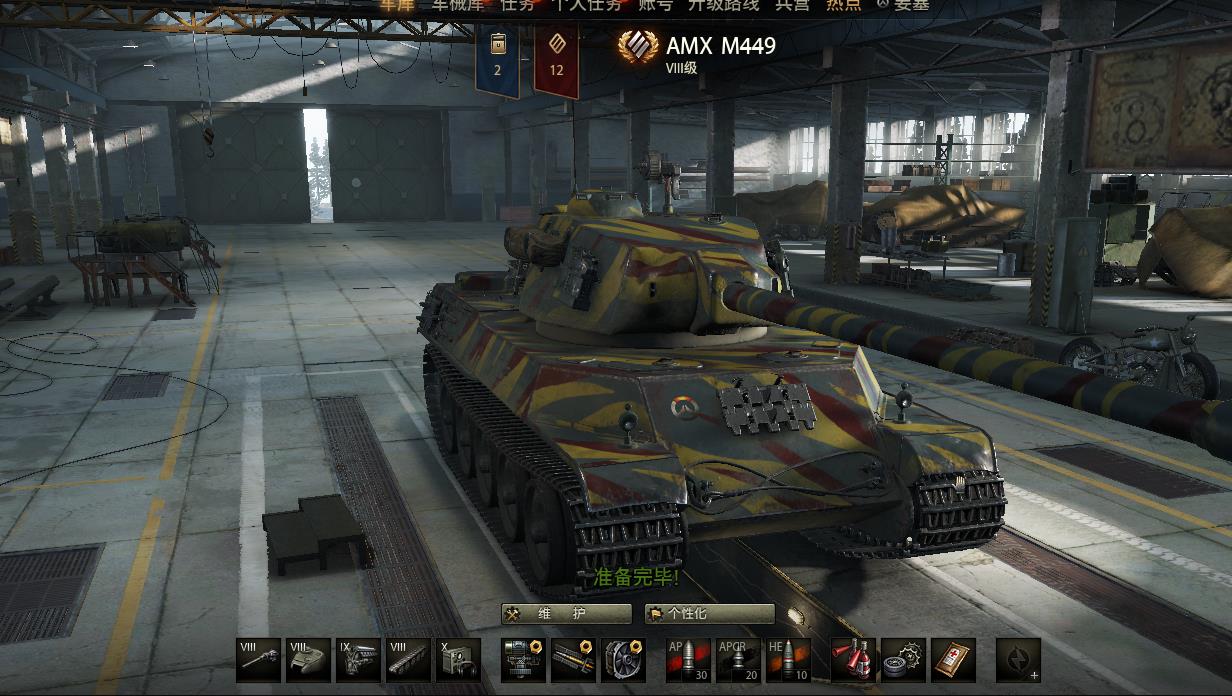Open the 账号 account tab
The height and width of the screenshot is (696, 1232).
(x=655, y=5)
